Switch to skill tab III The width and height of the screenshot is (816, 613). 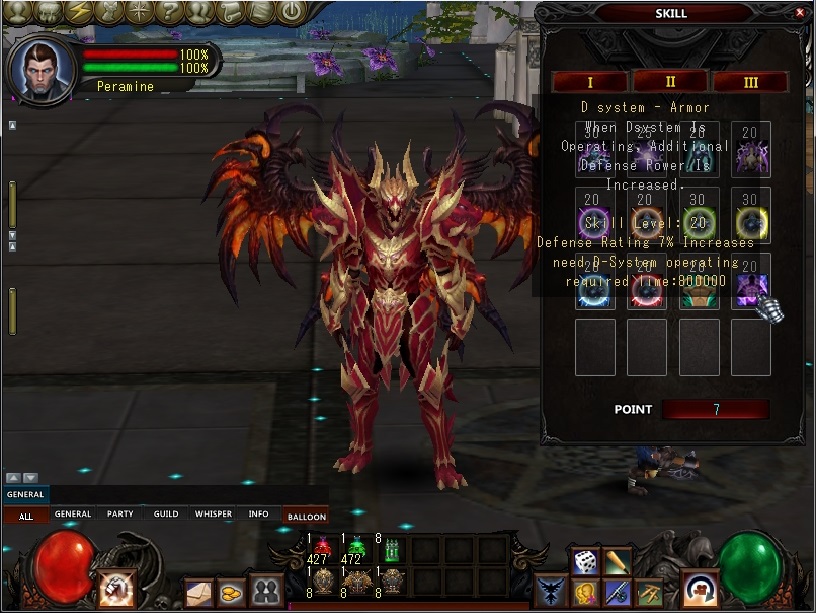pos(750,82)
